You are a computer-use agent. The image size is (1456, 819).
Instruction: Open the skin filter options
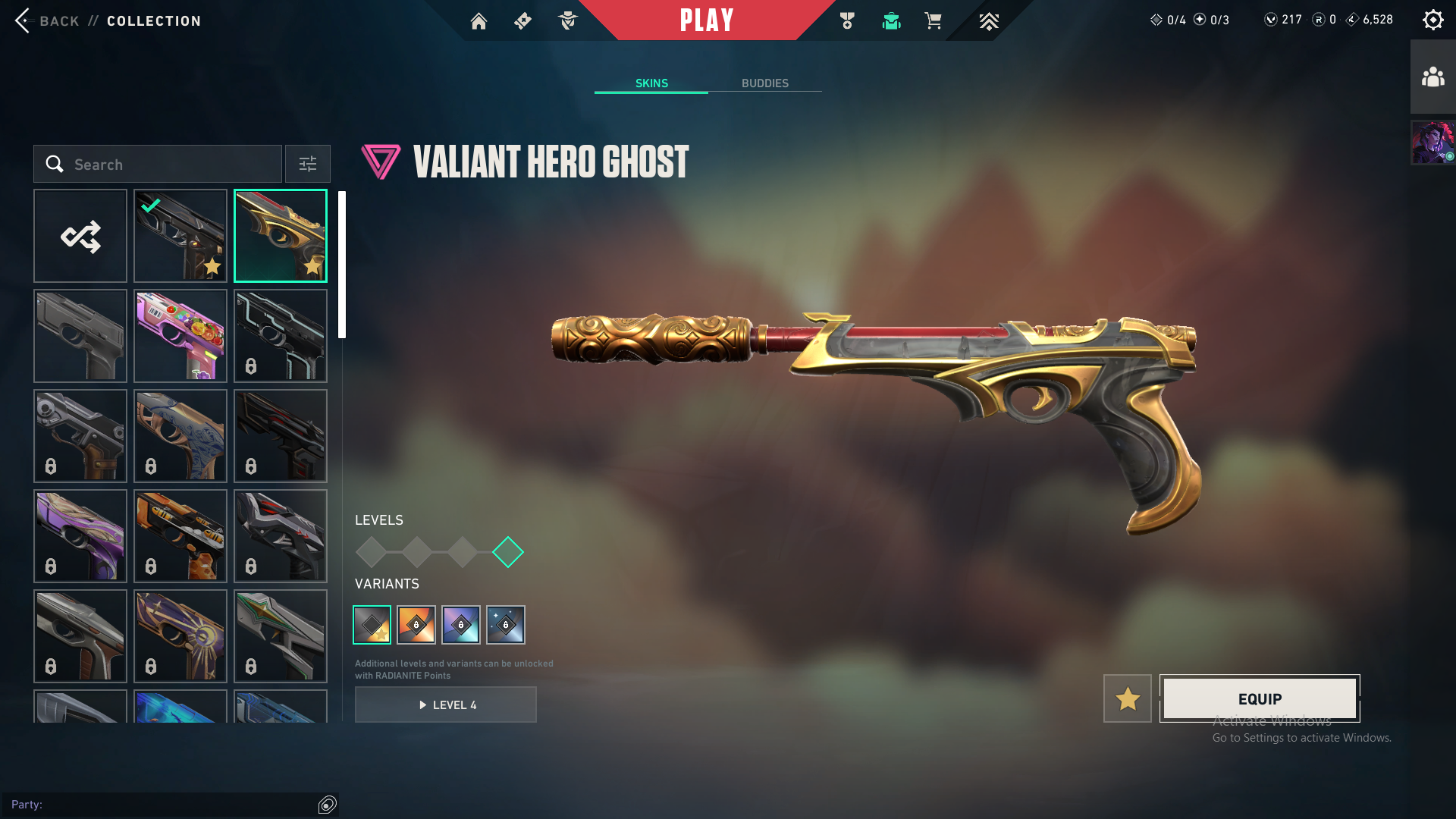pyautogui.click(x=308, y=165)
